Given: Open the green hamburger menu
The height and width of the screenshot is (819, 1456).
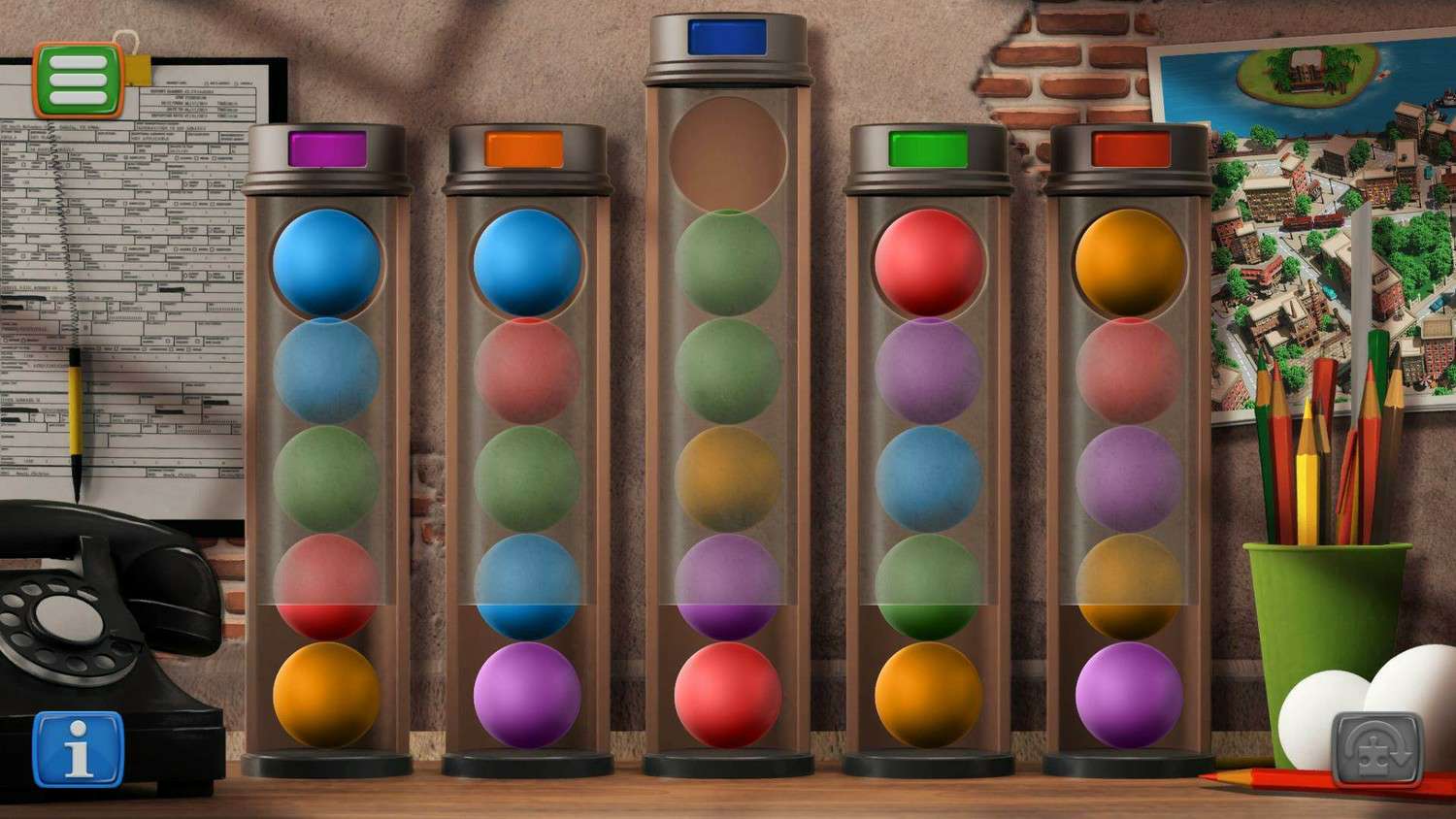Looking at the screenshot, I should point(79,80).
